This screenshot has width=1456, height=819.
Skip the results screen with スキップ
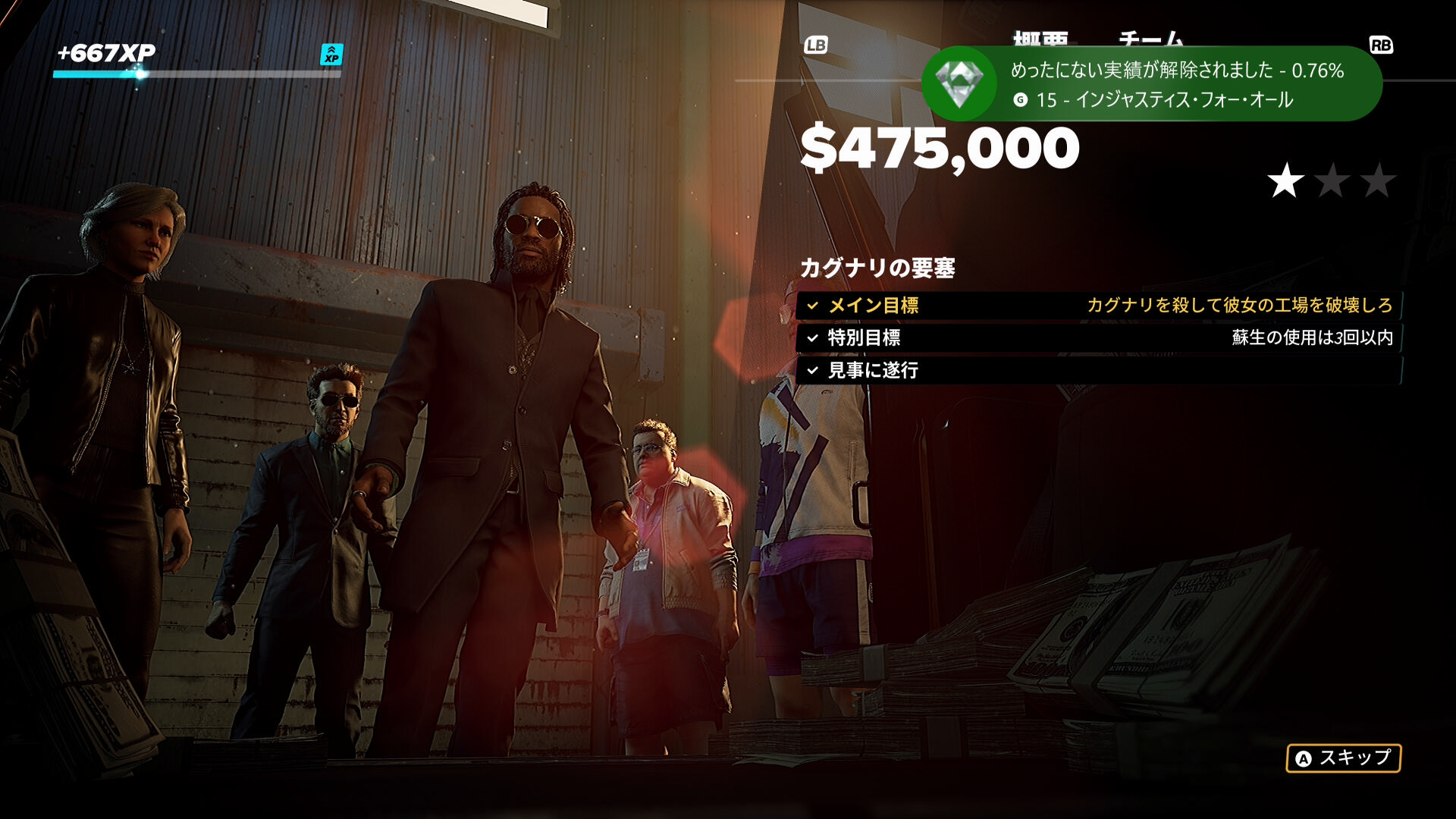click(1343, 758)
